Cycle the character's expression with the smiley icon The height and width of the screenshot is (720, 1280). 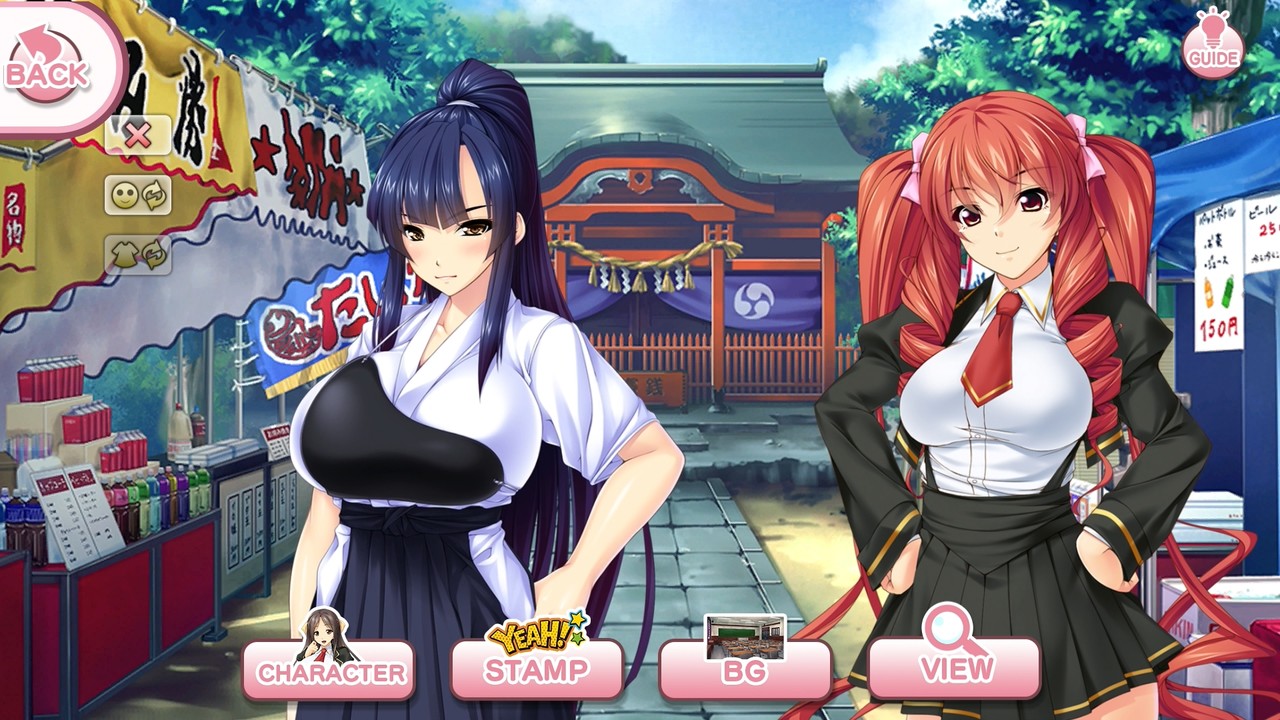coord(126,195)
